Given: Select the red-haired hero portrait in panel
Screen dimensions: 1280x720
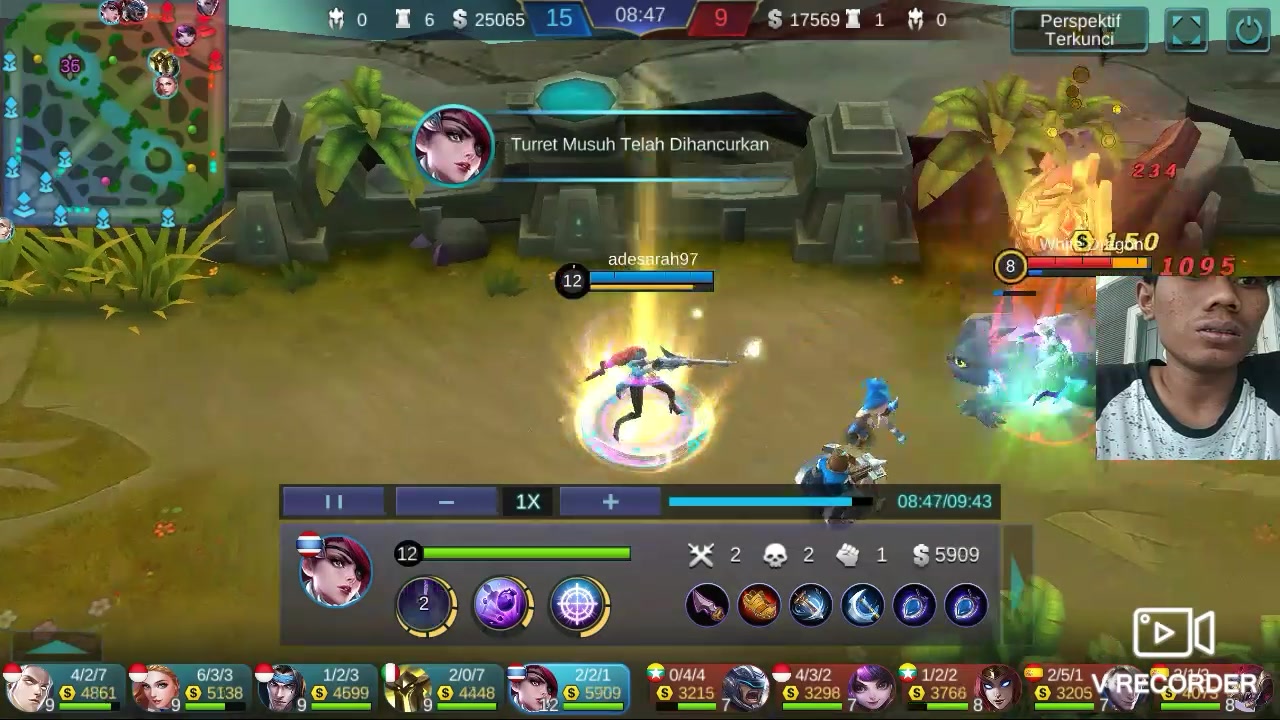Looking at the screenshot, I should click(x=336, y=571).
